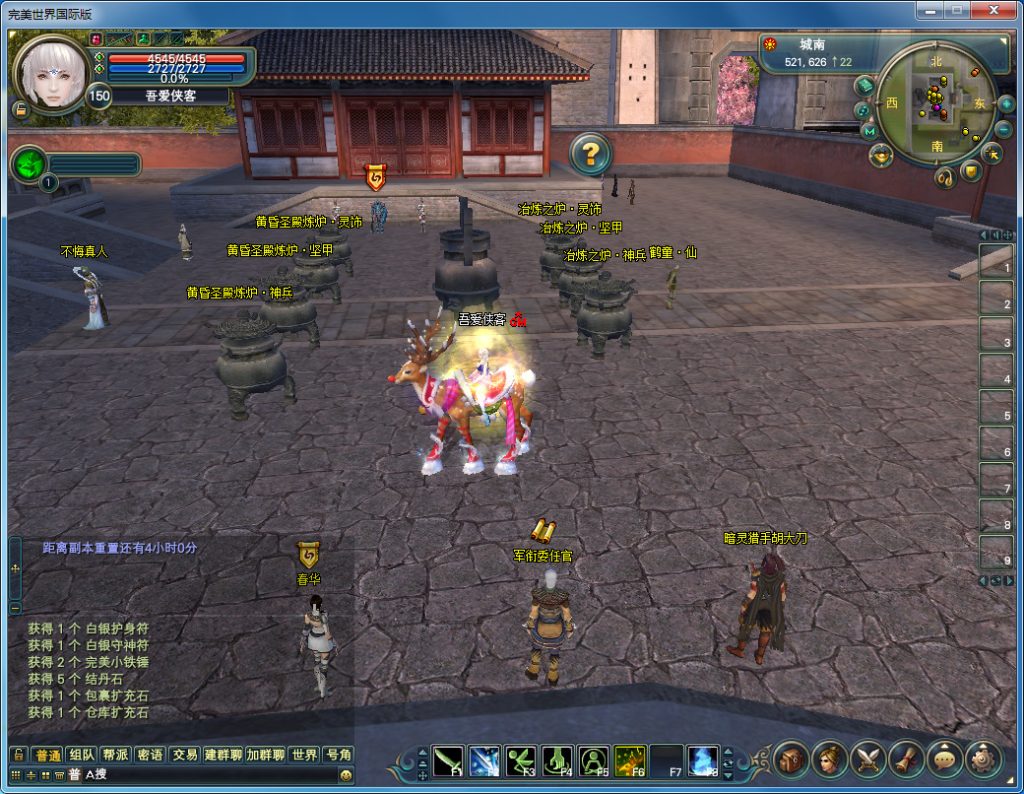This screenshot has height=794, width=1024.
Task: Switch to the 组队 chat tab
Action: pos(82,755)
